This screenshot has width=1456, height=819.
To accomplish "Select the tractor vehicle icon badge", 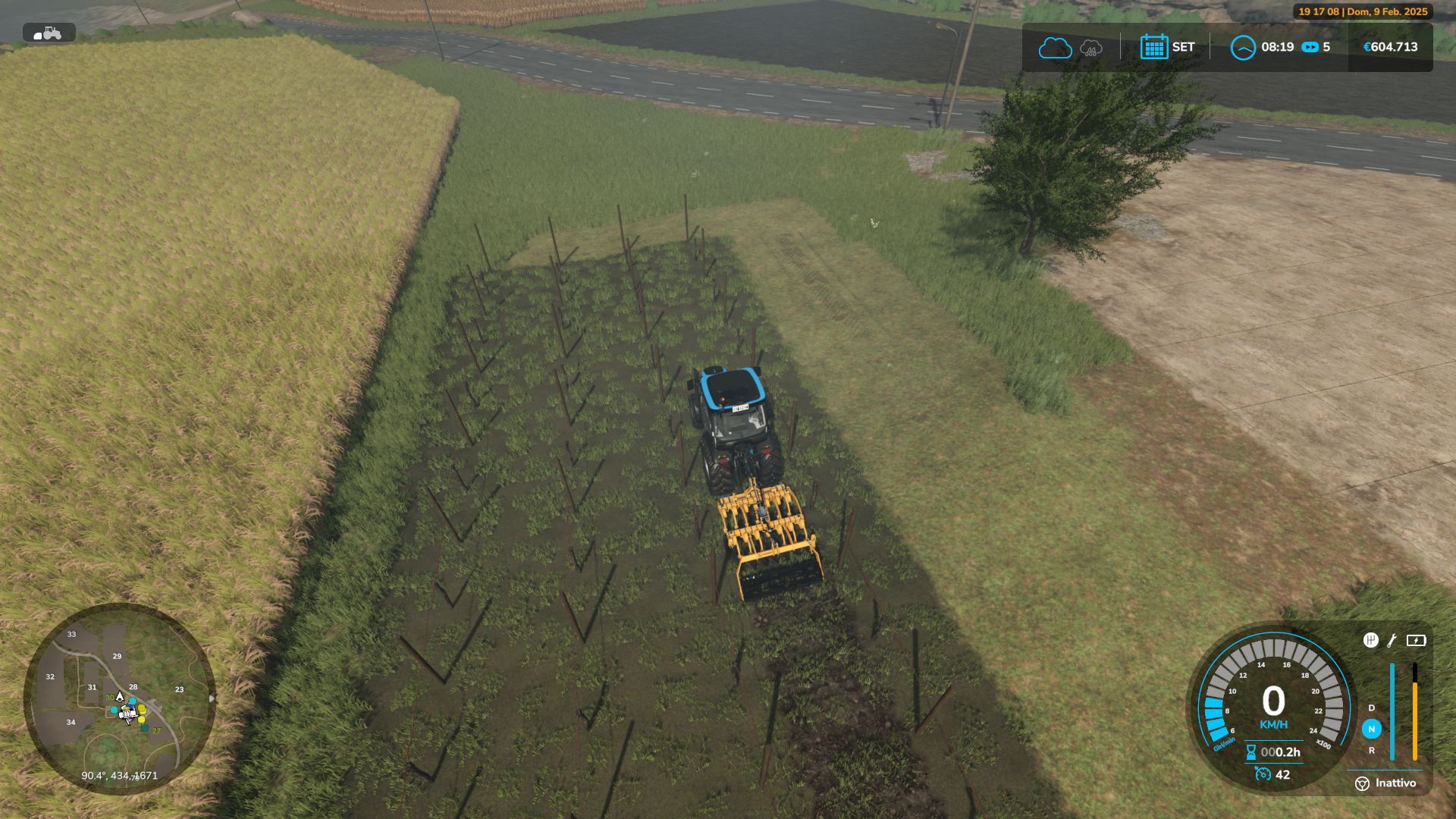I will click(x=49, y=33).
